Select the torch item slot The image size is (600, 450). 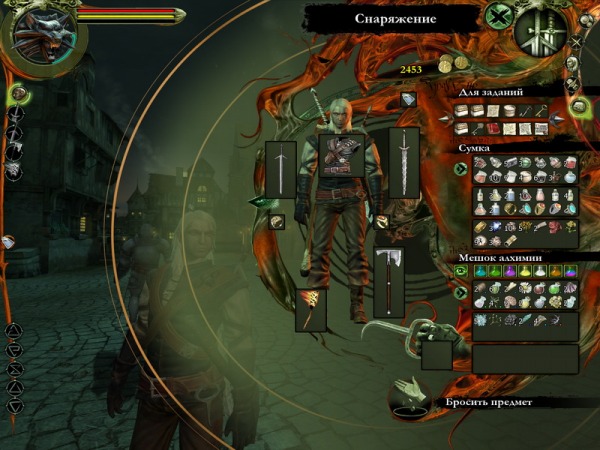coord(310,309)
